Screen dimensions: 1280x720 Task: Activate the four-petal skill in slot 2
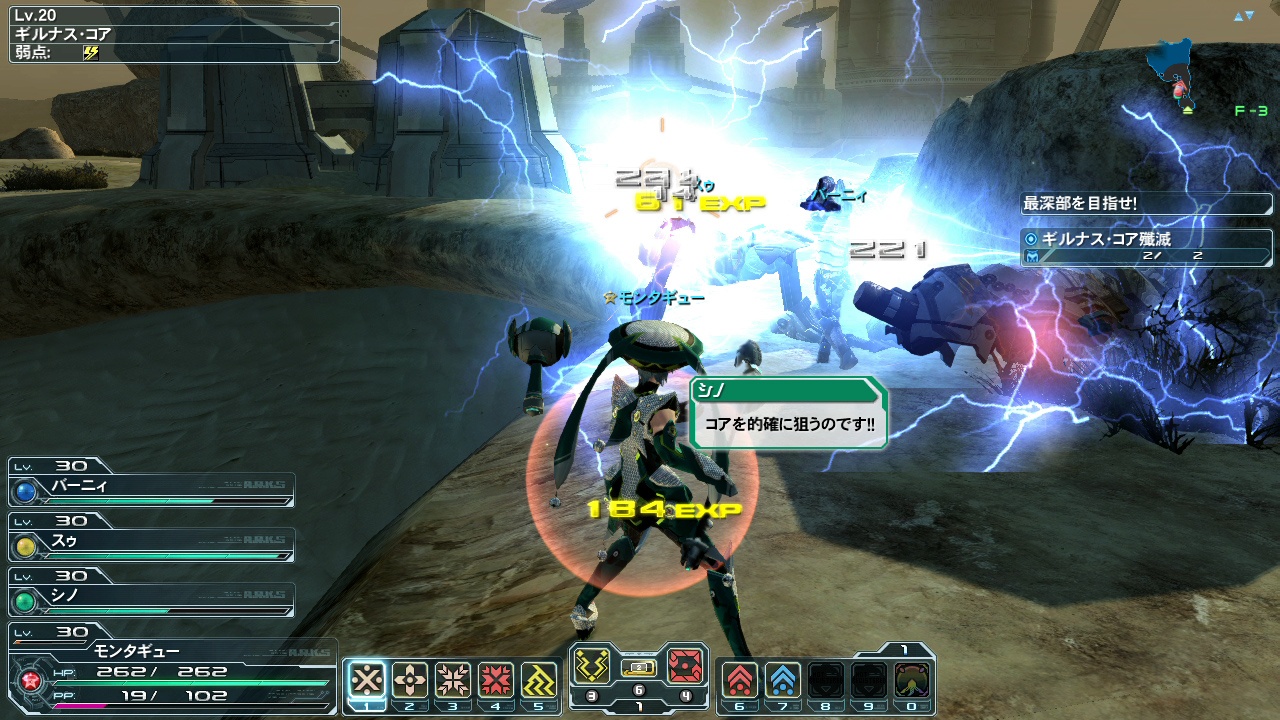click(410, 680)
